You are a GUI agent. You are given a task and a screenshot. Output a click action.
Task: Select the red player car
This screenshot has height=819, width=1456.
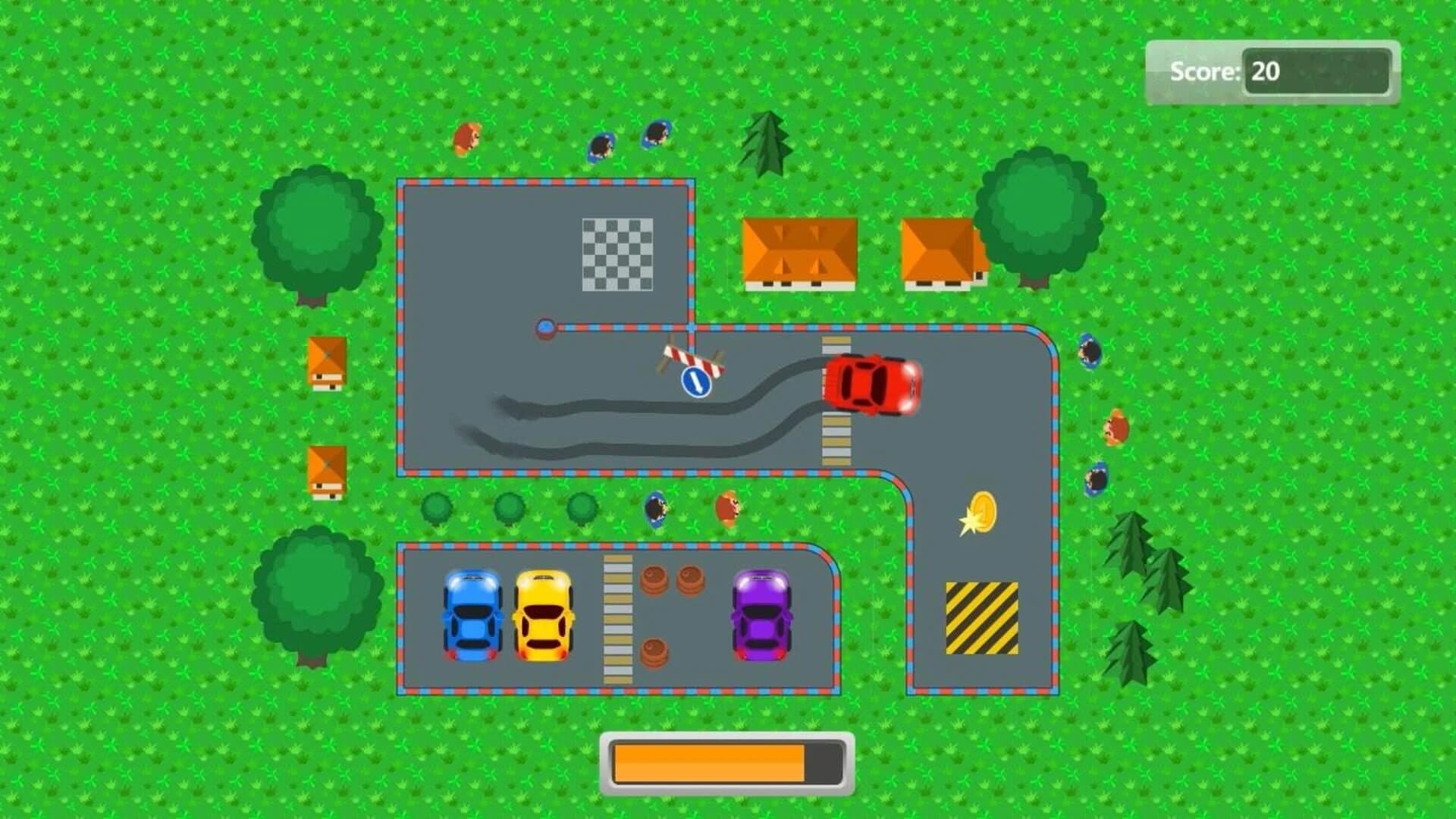point(871,387)
